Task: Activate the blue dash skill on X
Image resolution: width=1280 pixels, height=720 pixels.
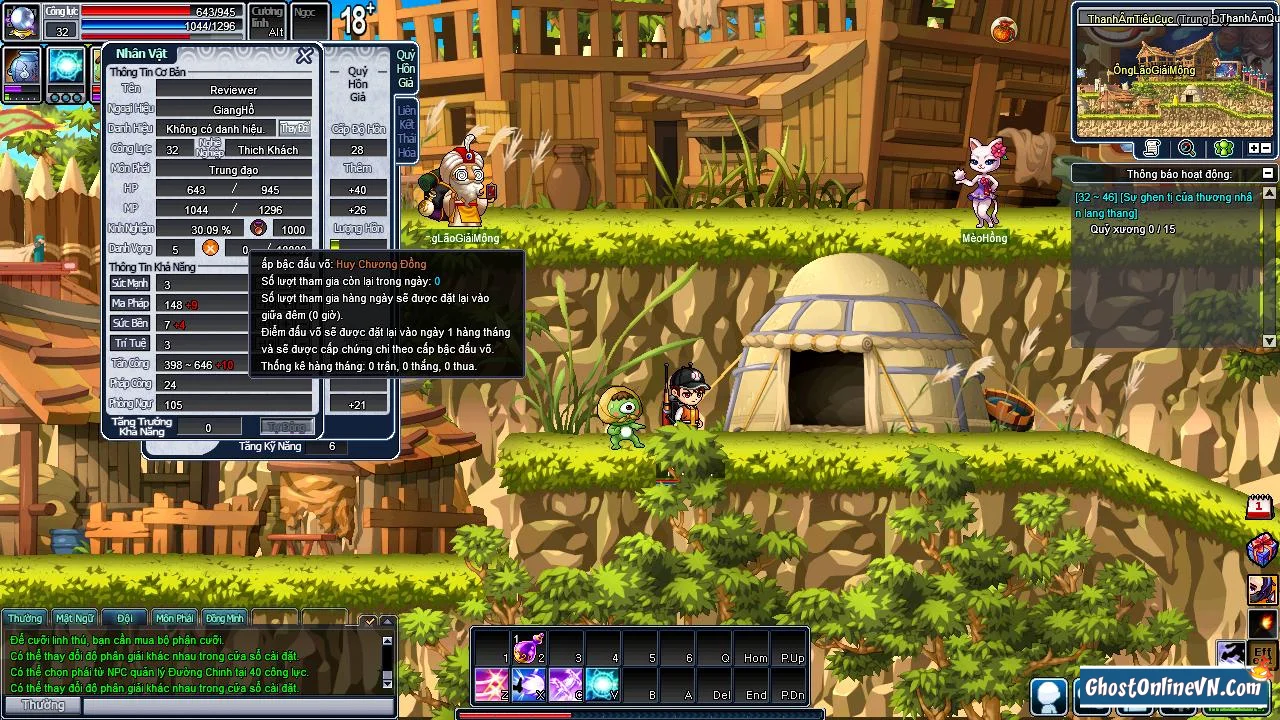Action: tap(527, 685)
